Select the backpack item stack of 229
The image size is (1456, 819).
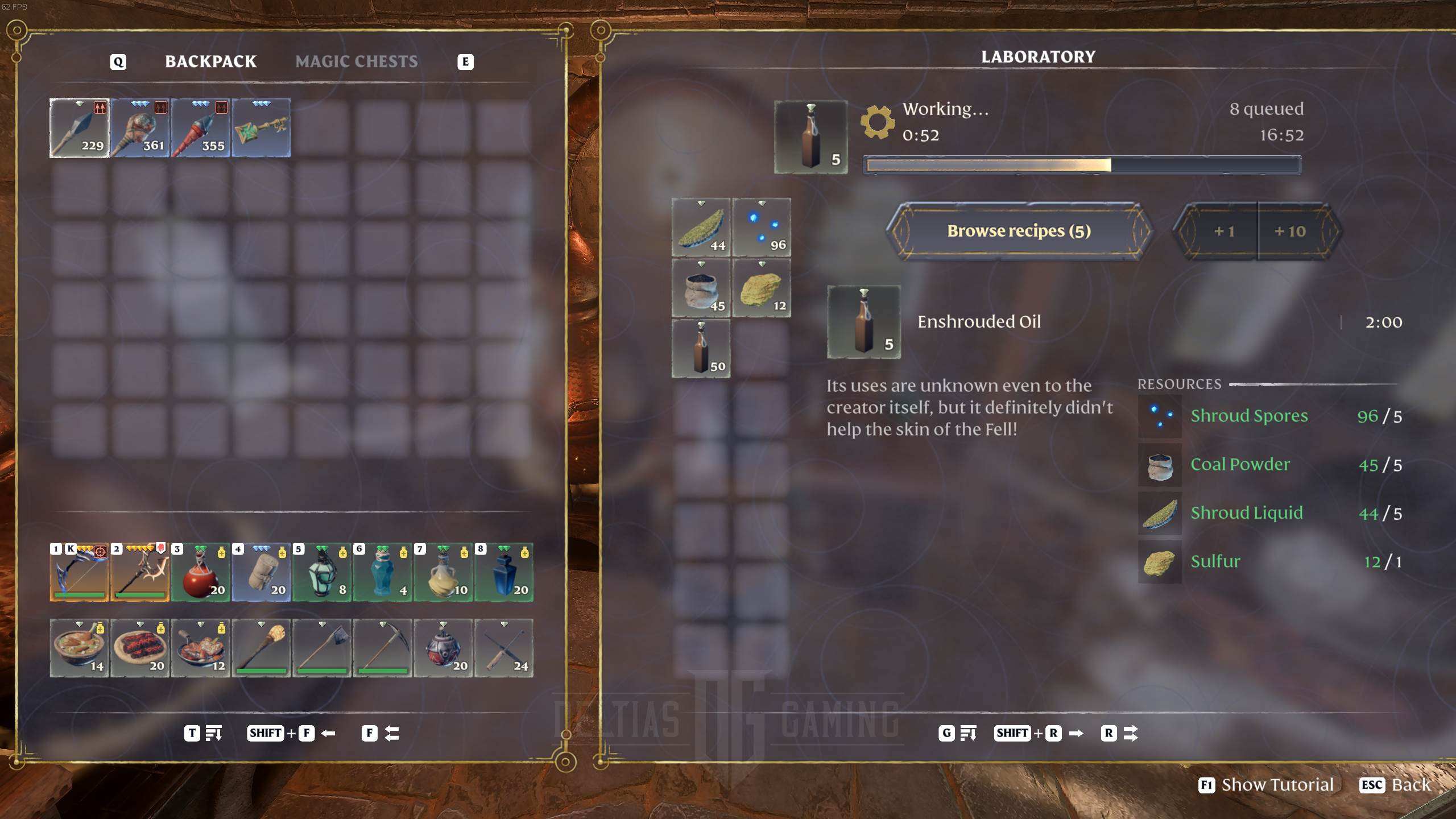tap(79, 128)
